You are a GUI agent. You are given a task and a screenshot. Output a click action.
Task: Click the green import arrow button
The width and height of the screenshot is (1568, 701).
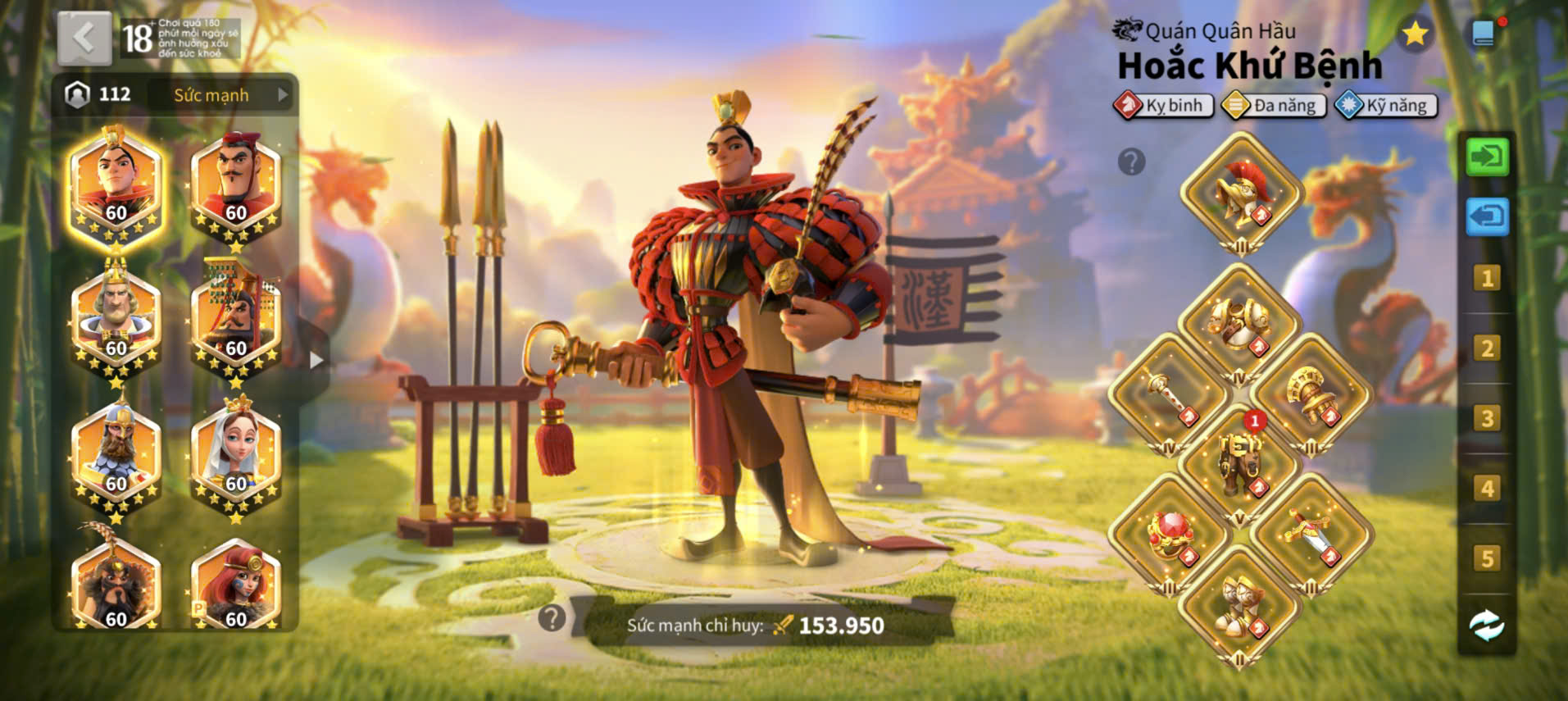point(1487,156)
